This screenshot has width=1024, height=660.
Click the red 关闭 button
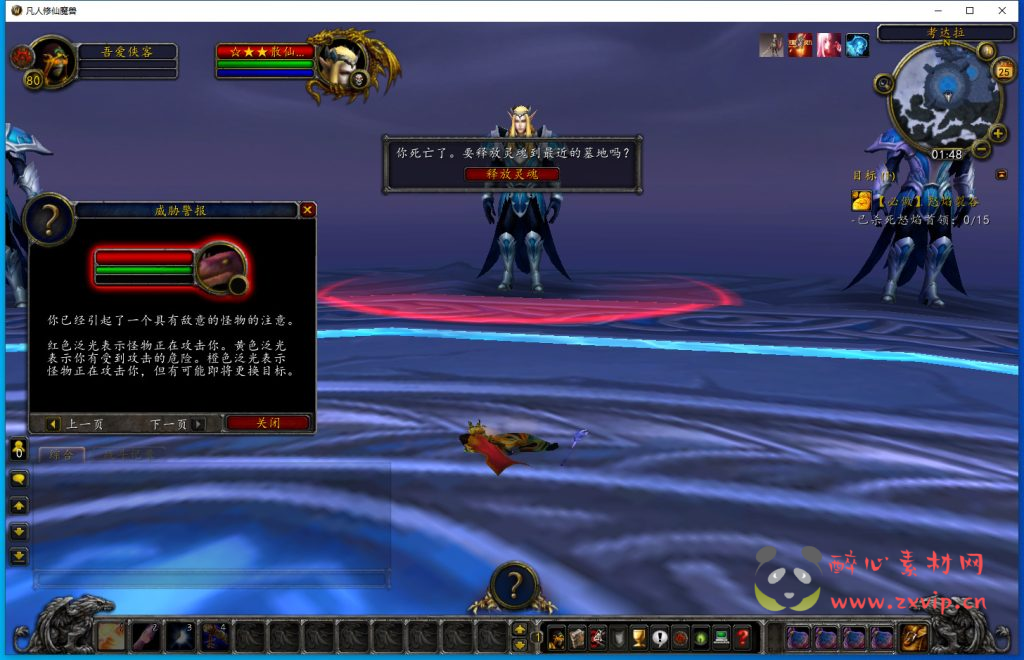click(267, 423)
